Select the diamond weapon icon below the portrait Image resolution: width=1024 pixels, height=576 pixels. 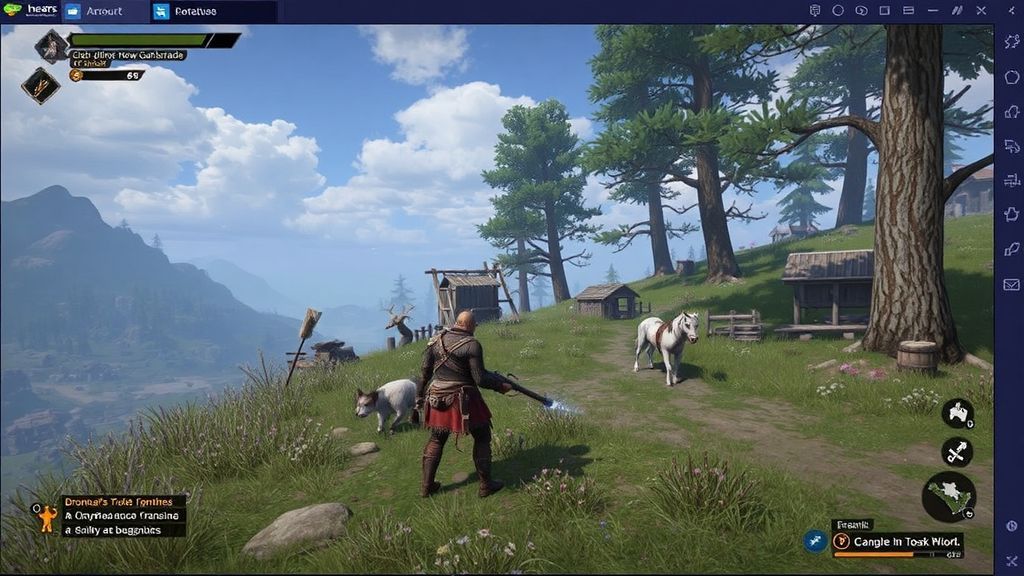tap(40, 85)
